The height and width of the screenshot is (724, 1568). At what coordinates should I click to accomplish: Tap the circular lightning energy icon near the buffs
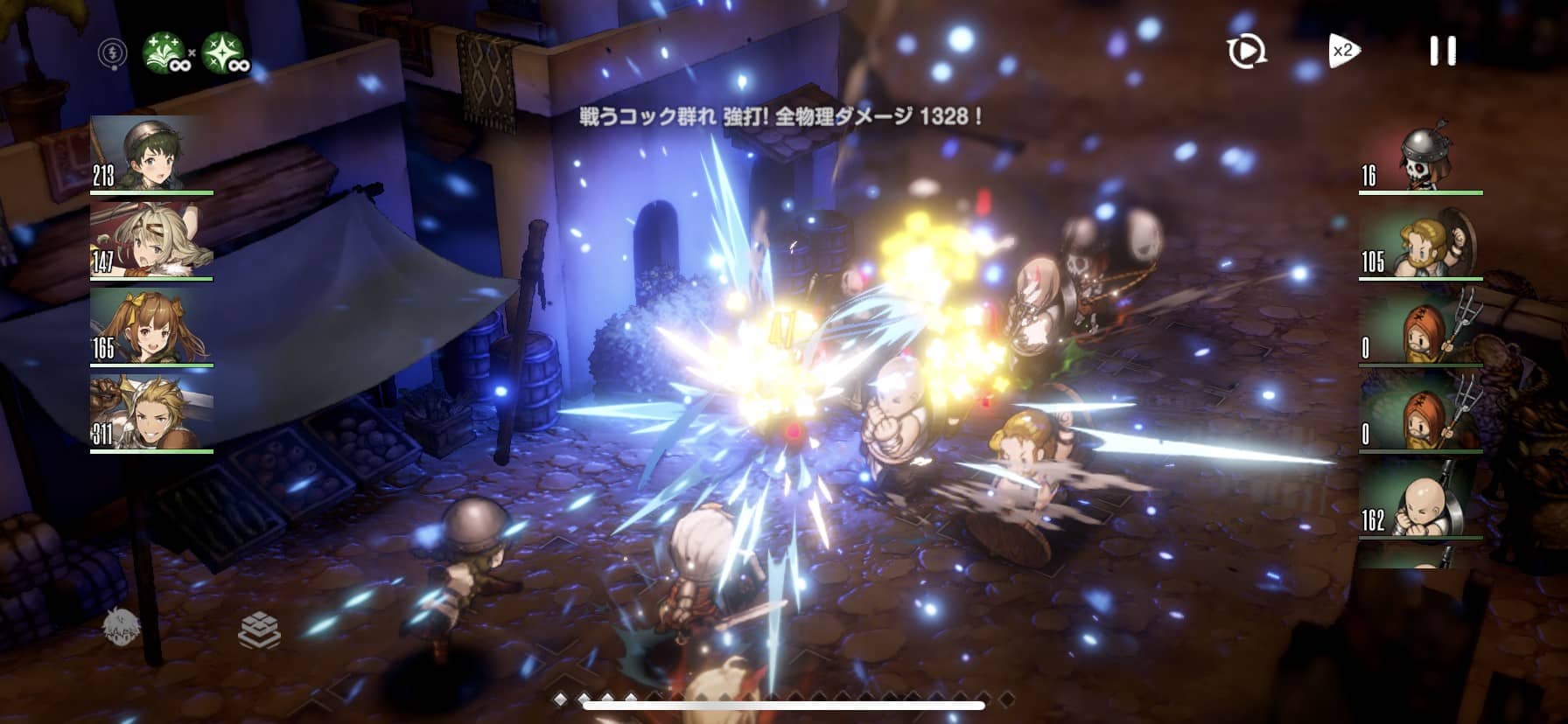[x=110, y=54]
